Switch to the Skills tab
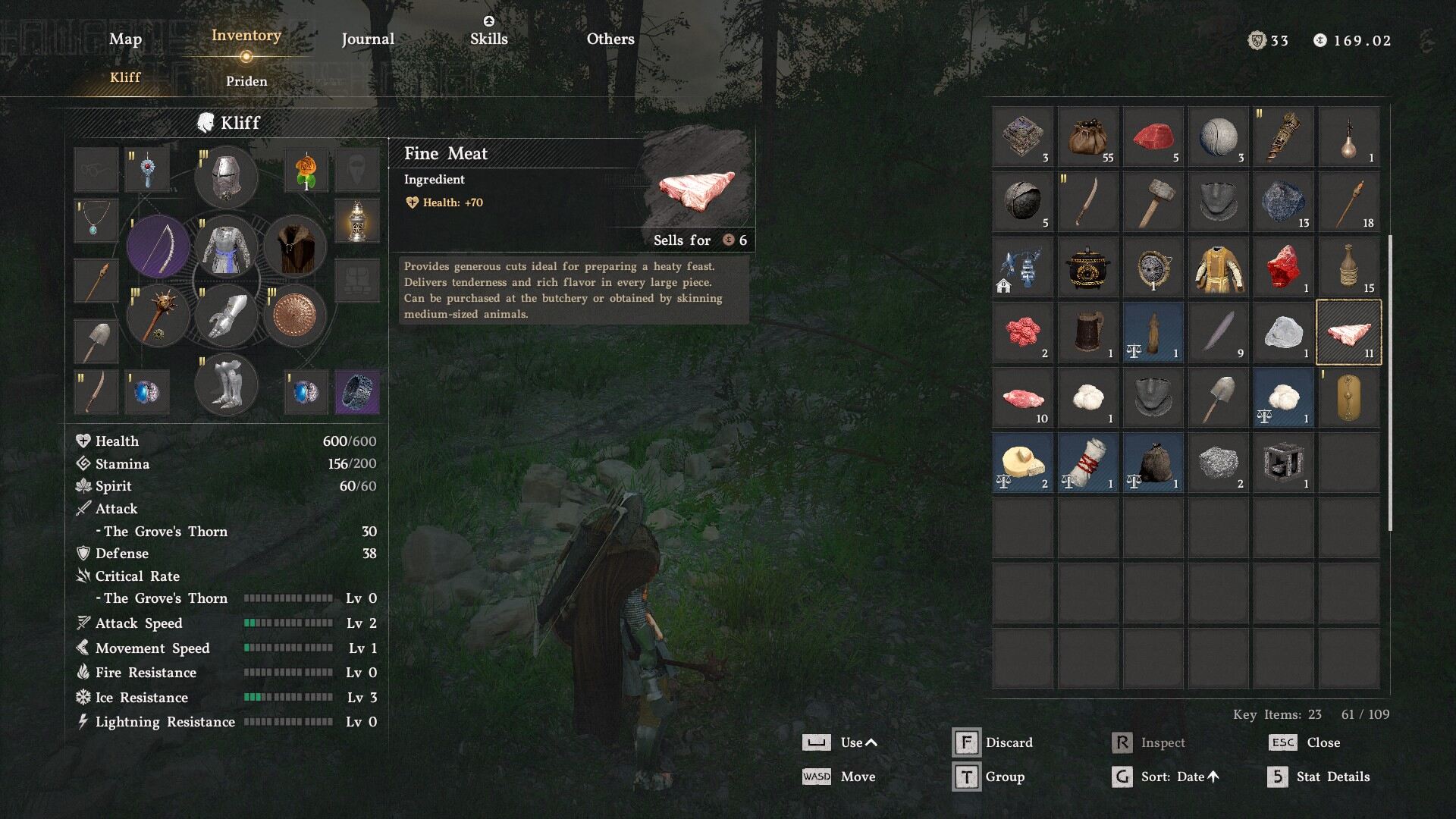This screenshot has width=1456, height=819. point(488,39)
